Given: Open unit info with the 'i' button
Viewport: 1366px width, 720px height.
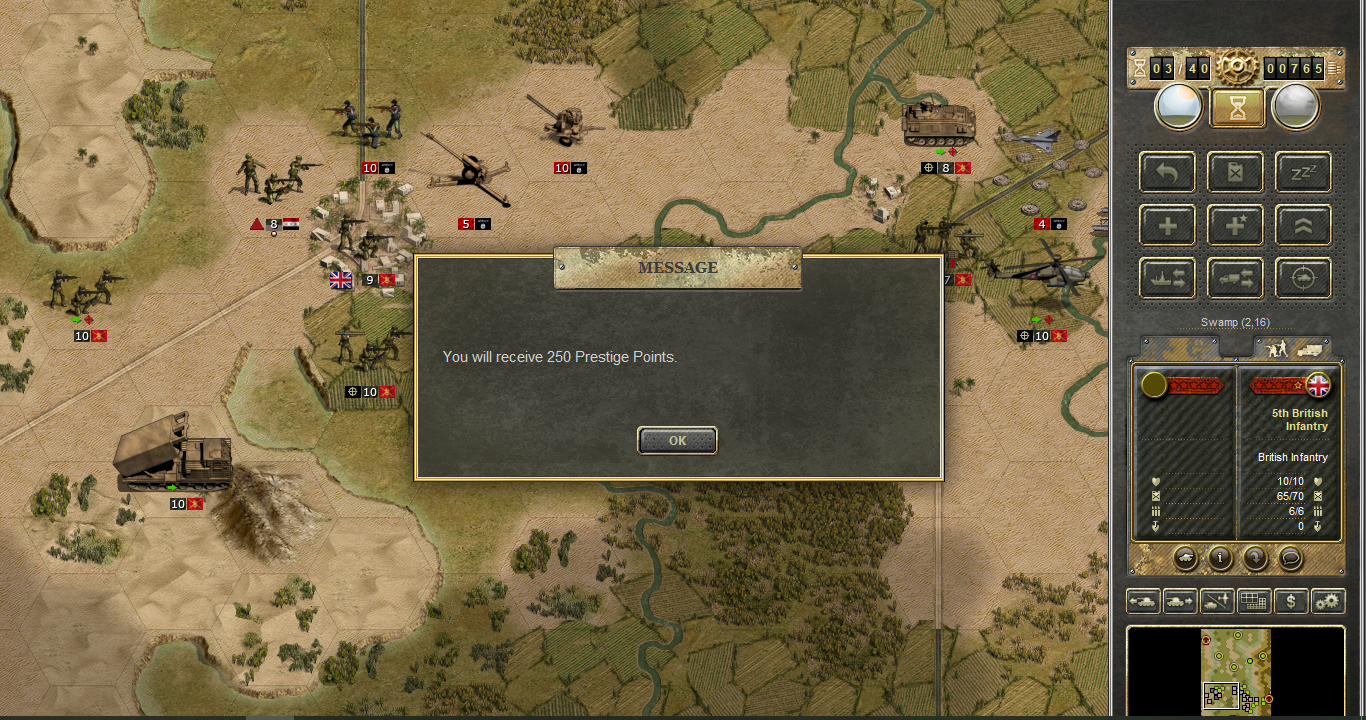Looking at the screenshot, I should [x=1219, y=558].
